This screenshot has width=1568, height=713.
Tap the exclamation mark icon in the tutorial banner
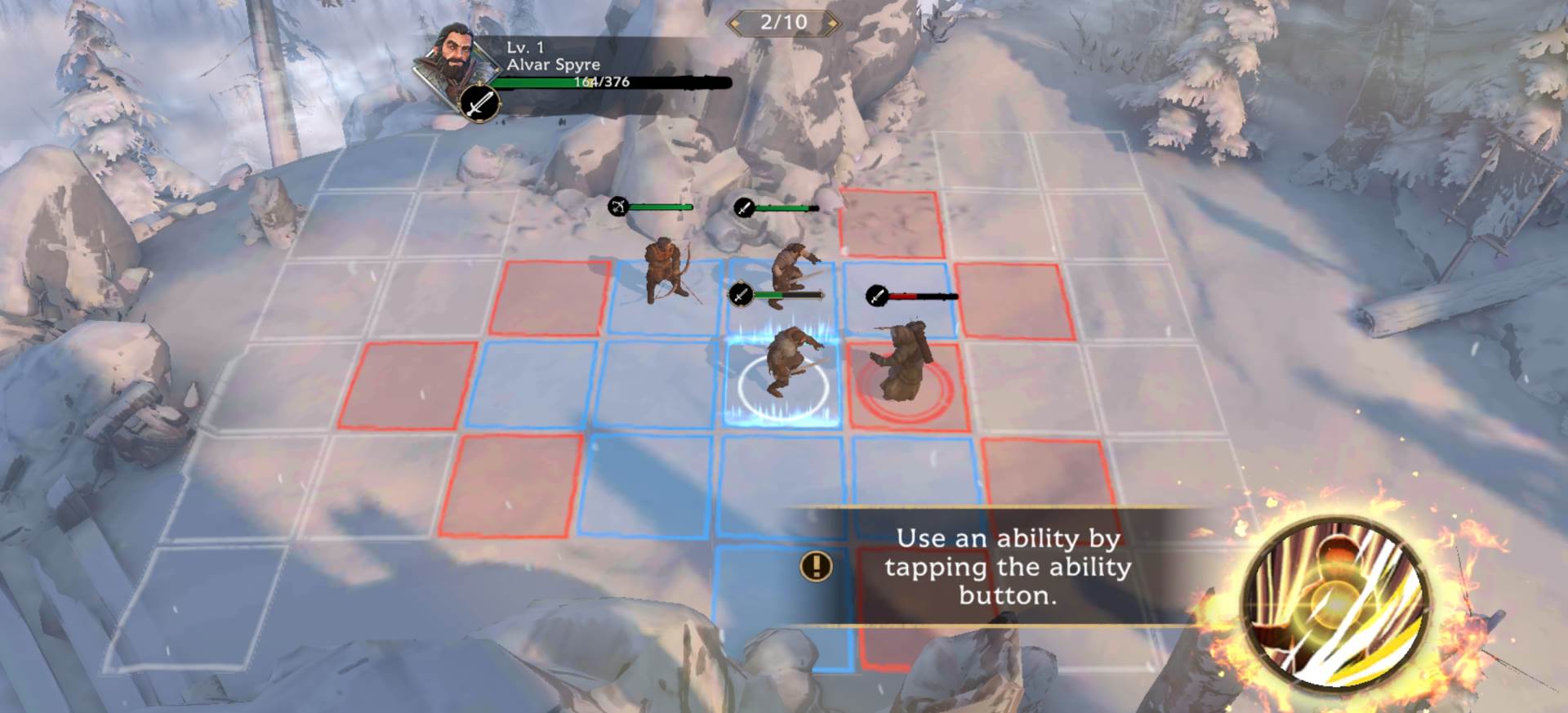(815, 566)
